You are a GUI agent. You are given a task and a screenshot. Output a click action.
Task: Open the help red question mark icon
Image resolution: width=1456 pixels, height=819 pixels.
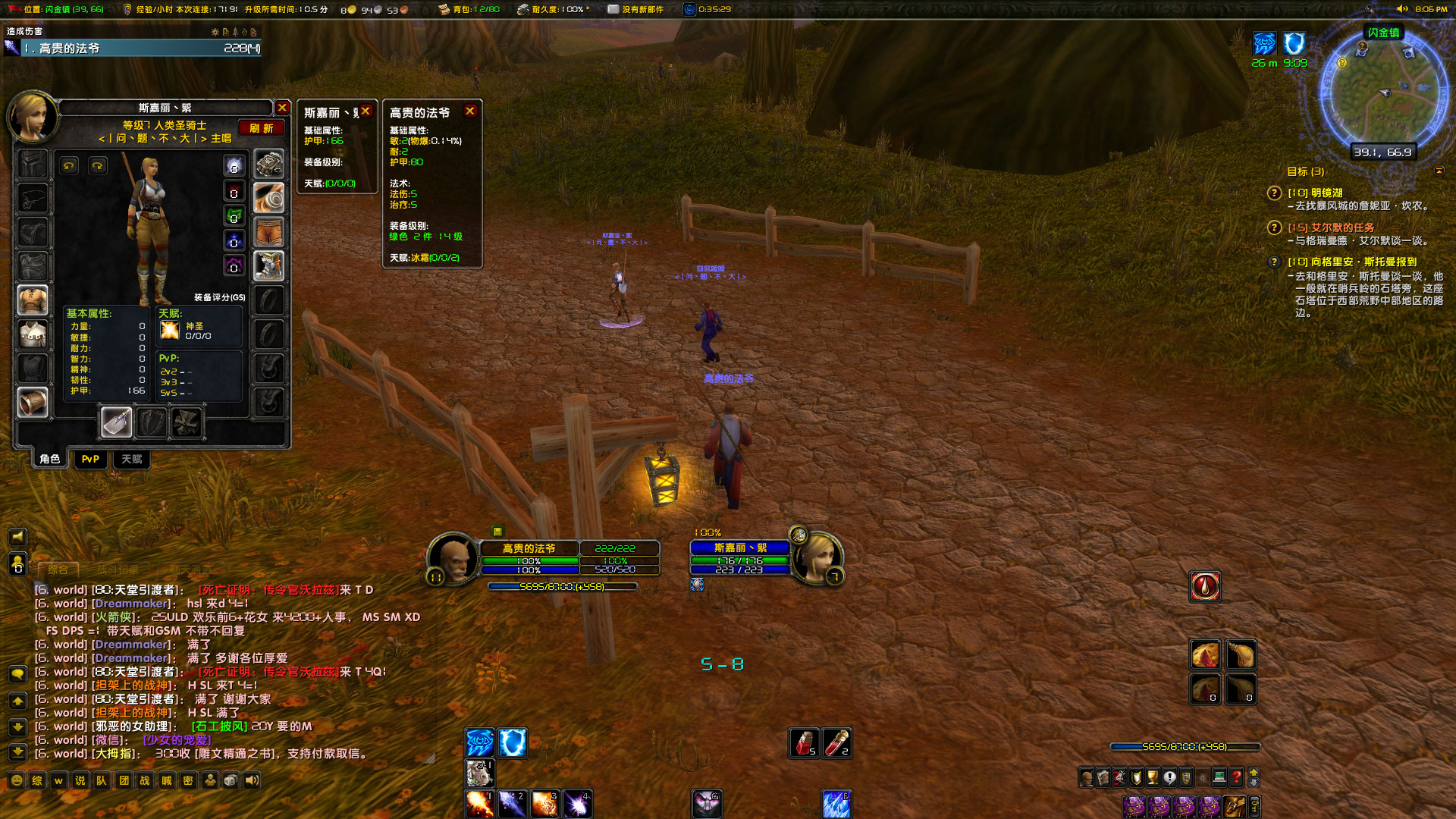[1237, 777]
